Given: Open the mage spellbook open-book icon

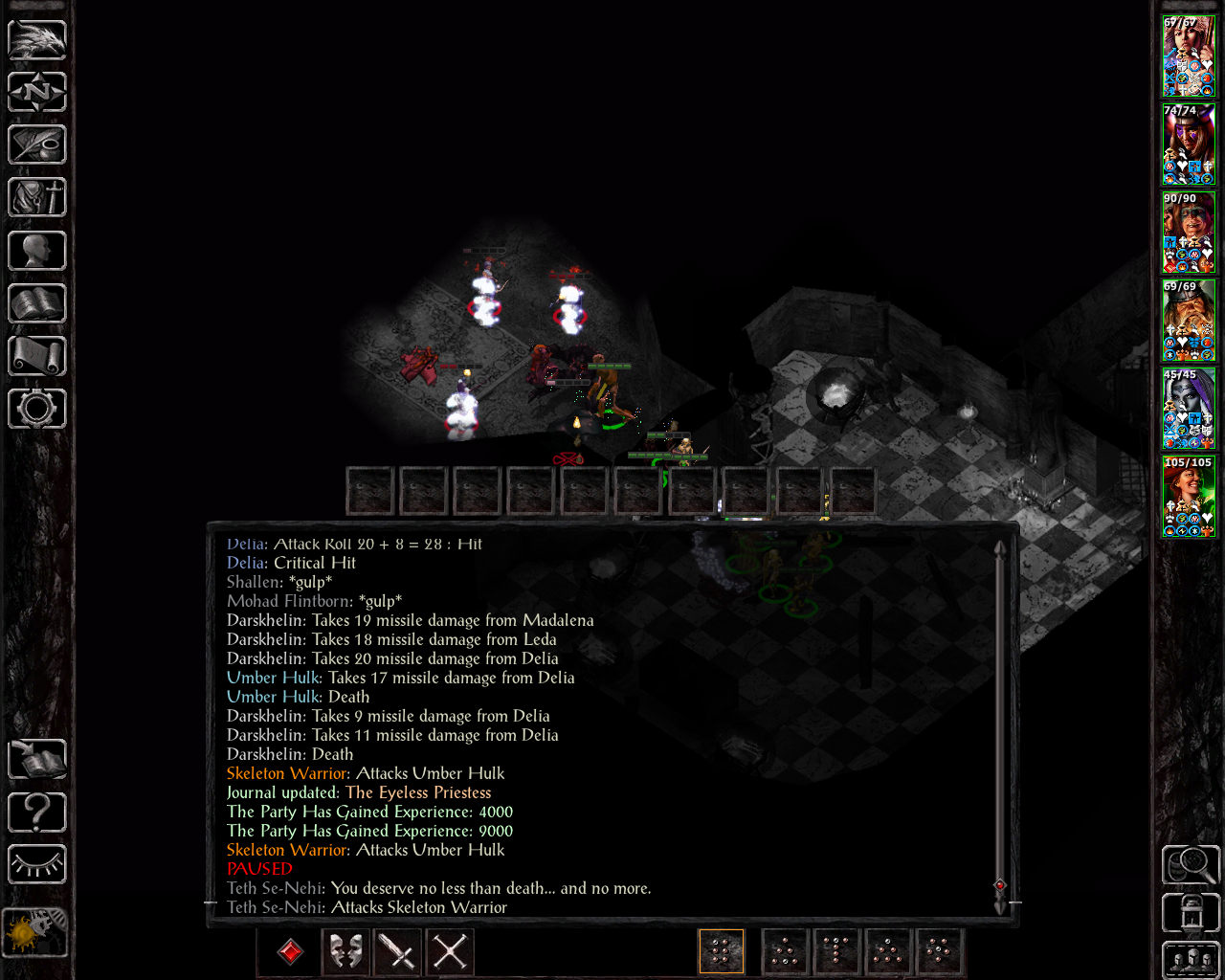Looking at the screenshot, I should (37, 303).
